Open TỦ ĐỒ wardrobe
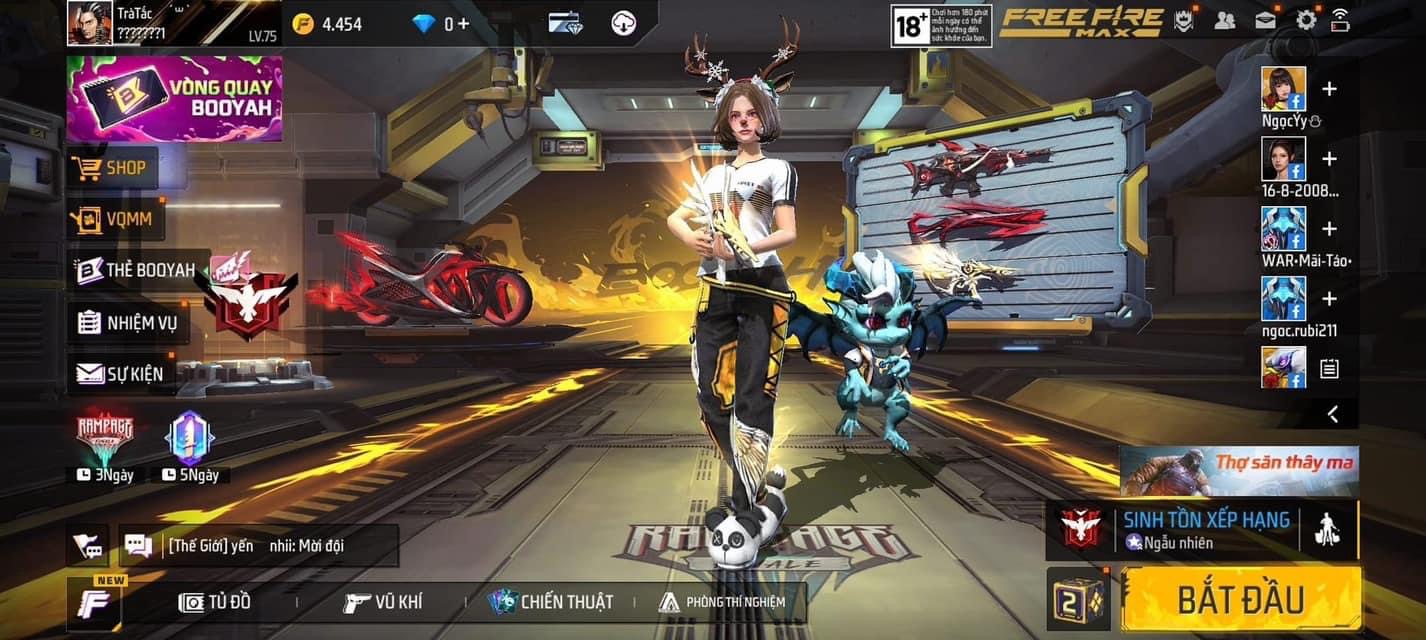The height and width of the screenshot is (640, 1426). [215, 602]
